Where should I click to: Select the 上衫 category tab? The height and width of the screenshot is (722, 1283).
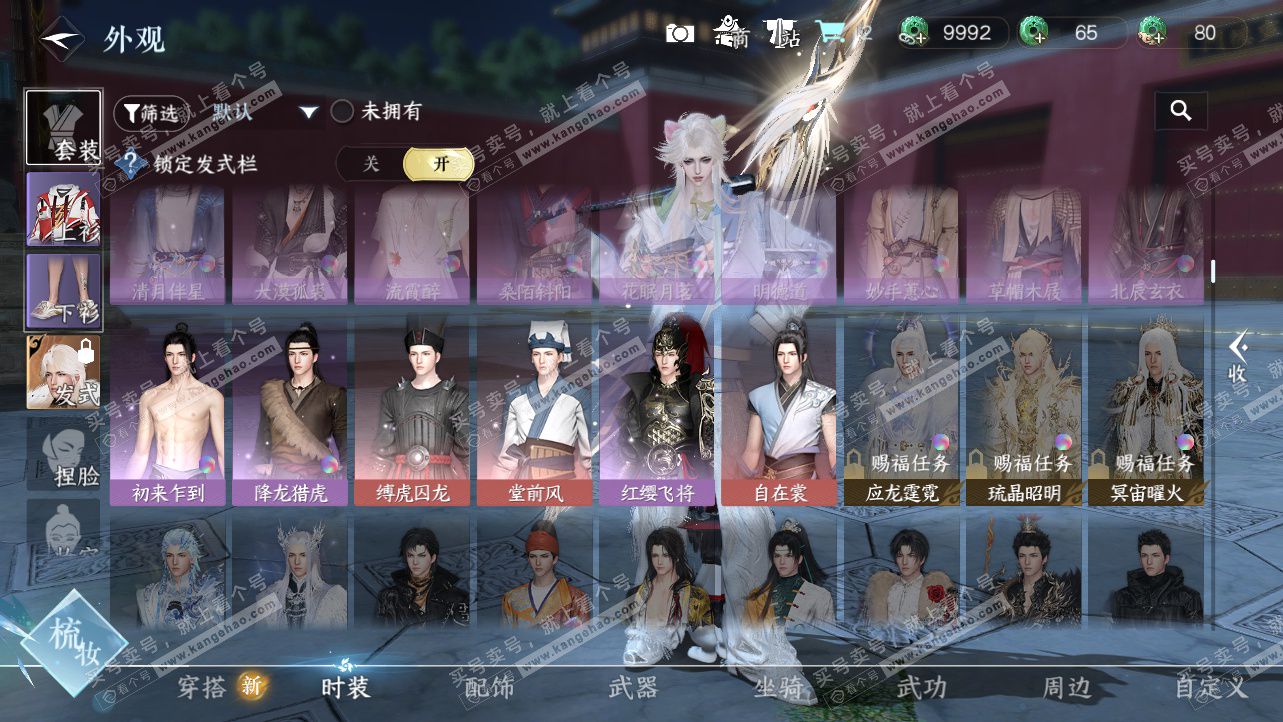click(x=63, y=209)
